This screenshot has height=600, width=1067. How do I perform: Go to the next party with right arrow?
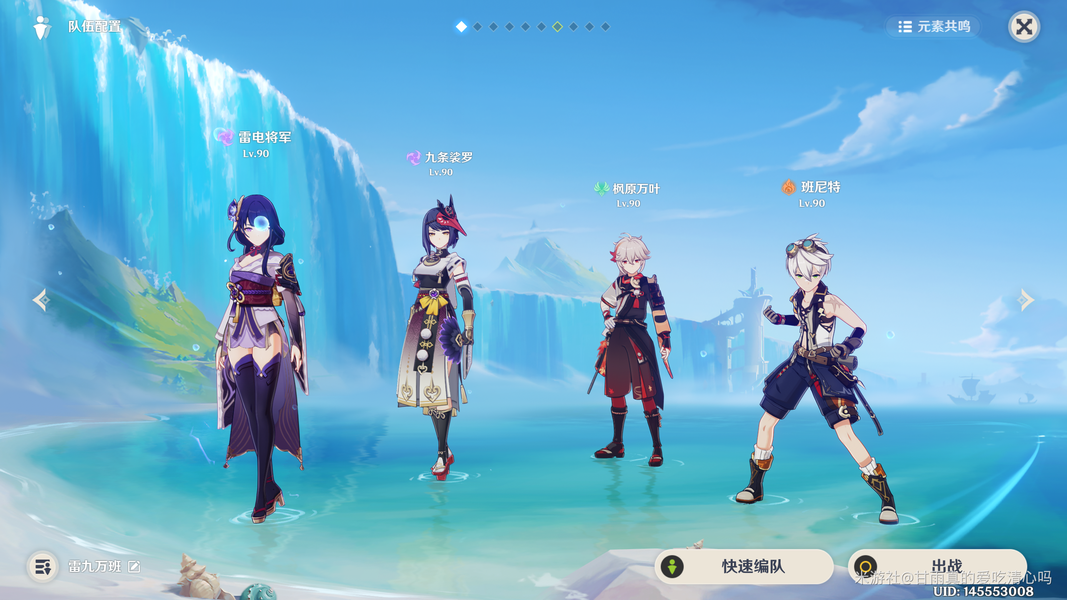click(x=1026, y=300)
